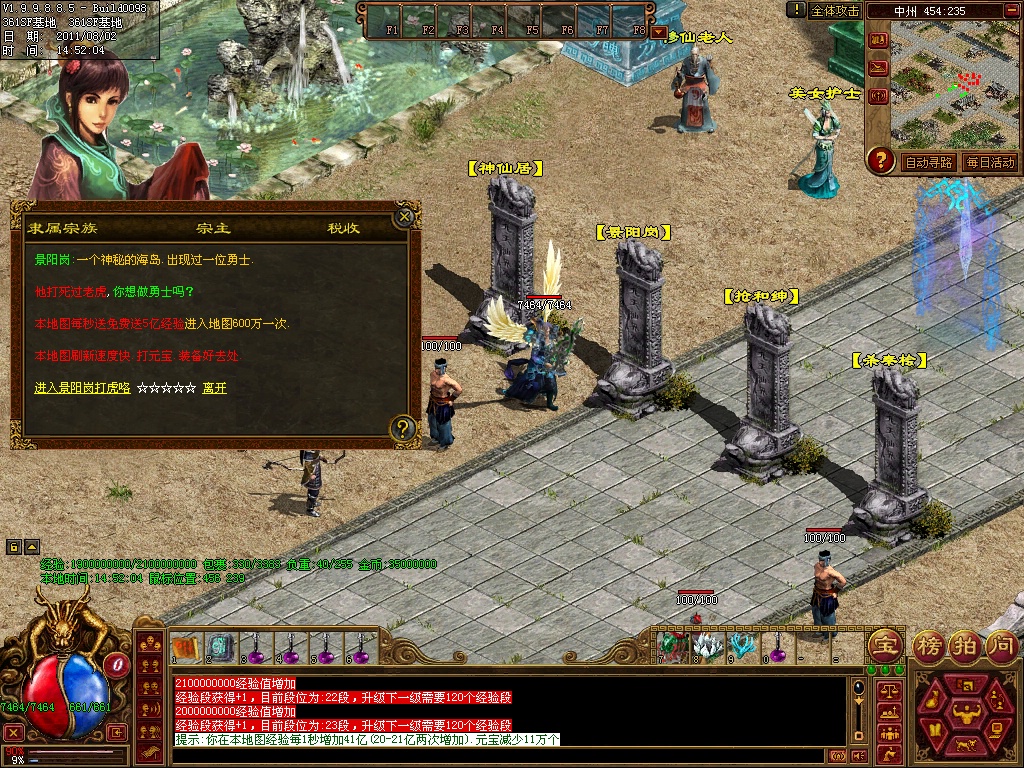Open help in the dialogue panel
1024x768 pixels.
point(402,430)
